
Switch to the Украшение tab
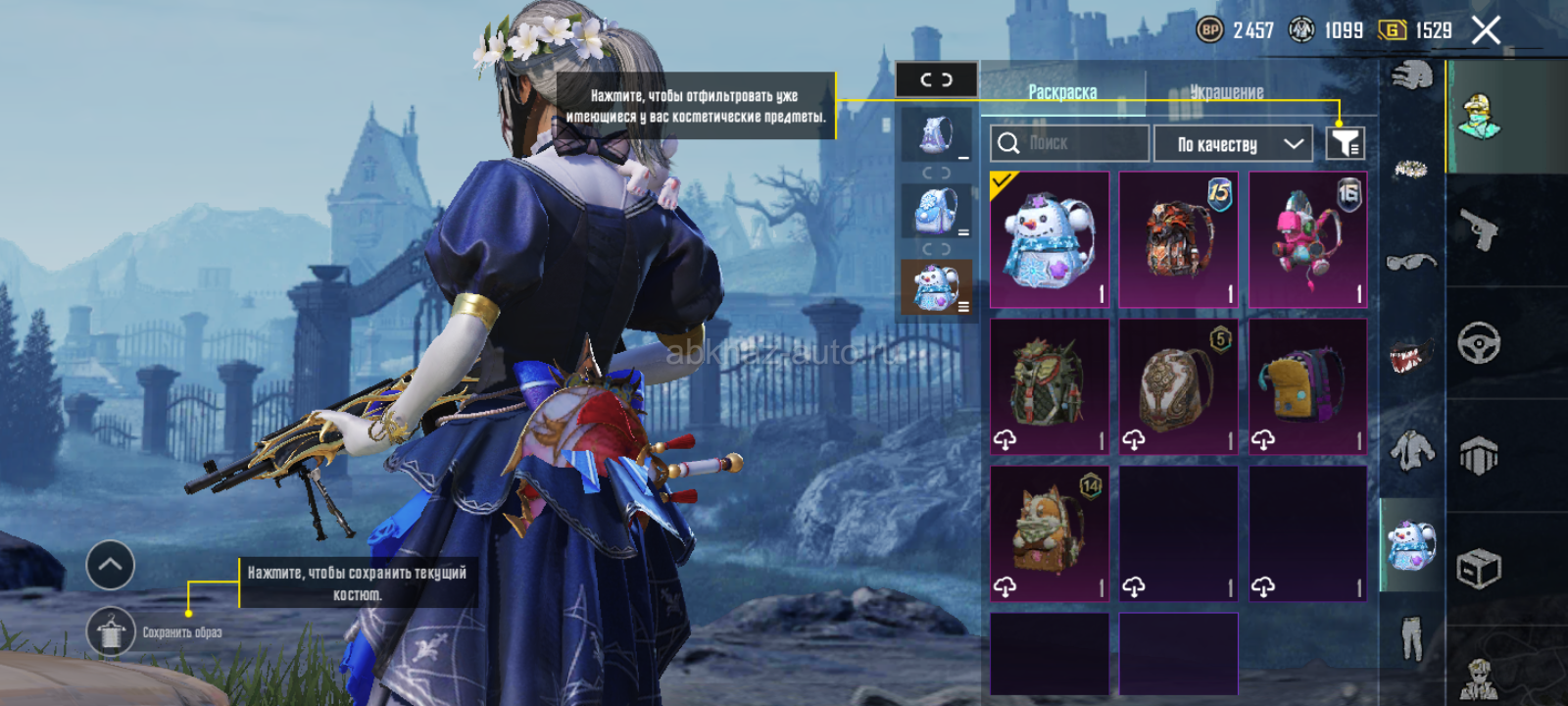[x=1227, y=92]
